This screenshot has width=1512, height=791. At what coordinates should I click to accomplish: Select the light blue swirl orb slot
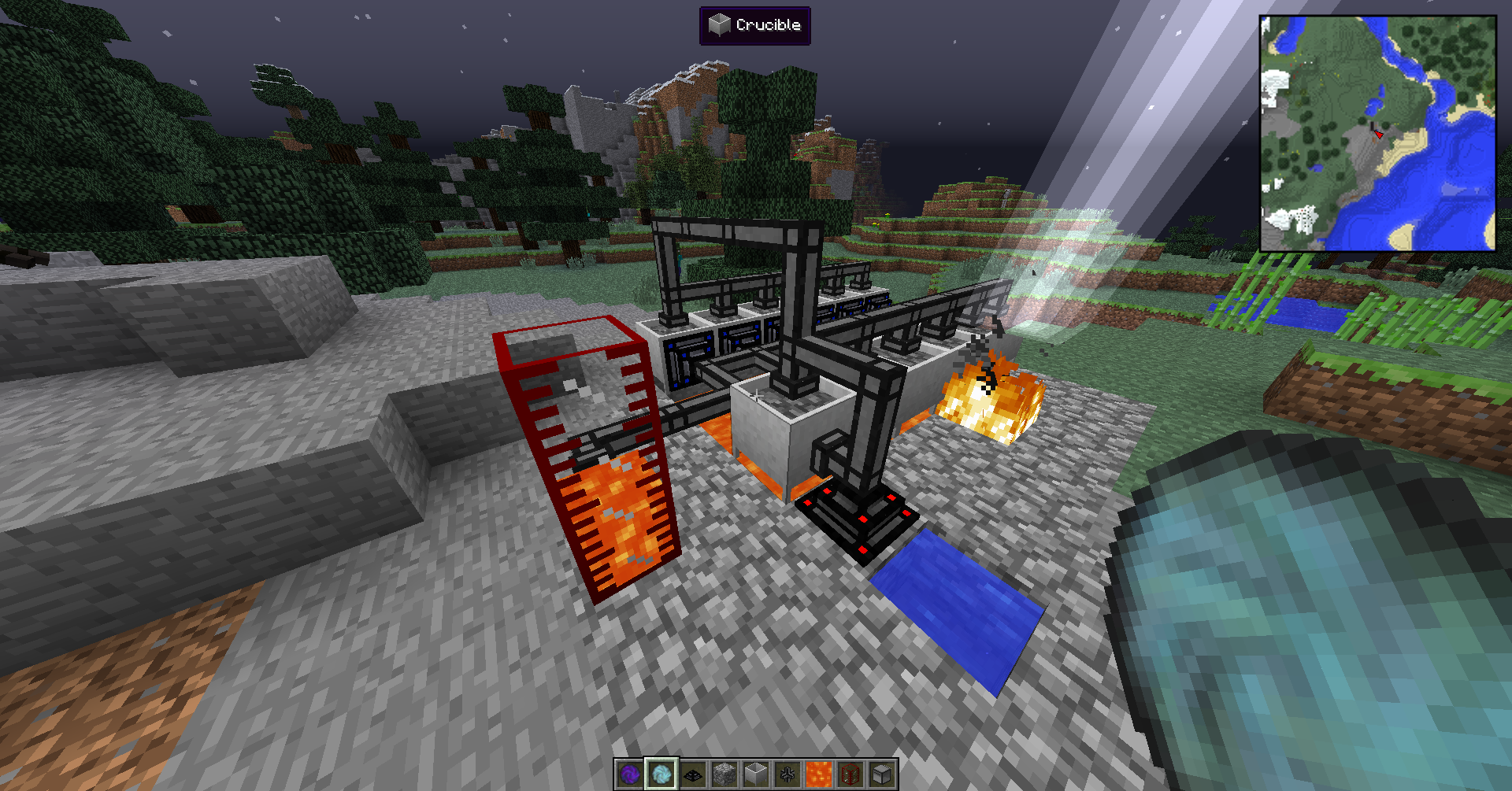[x=661, y=774]
